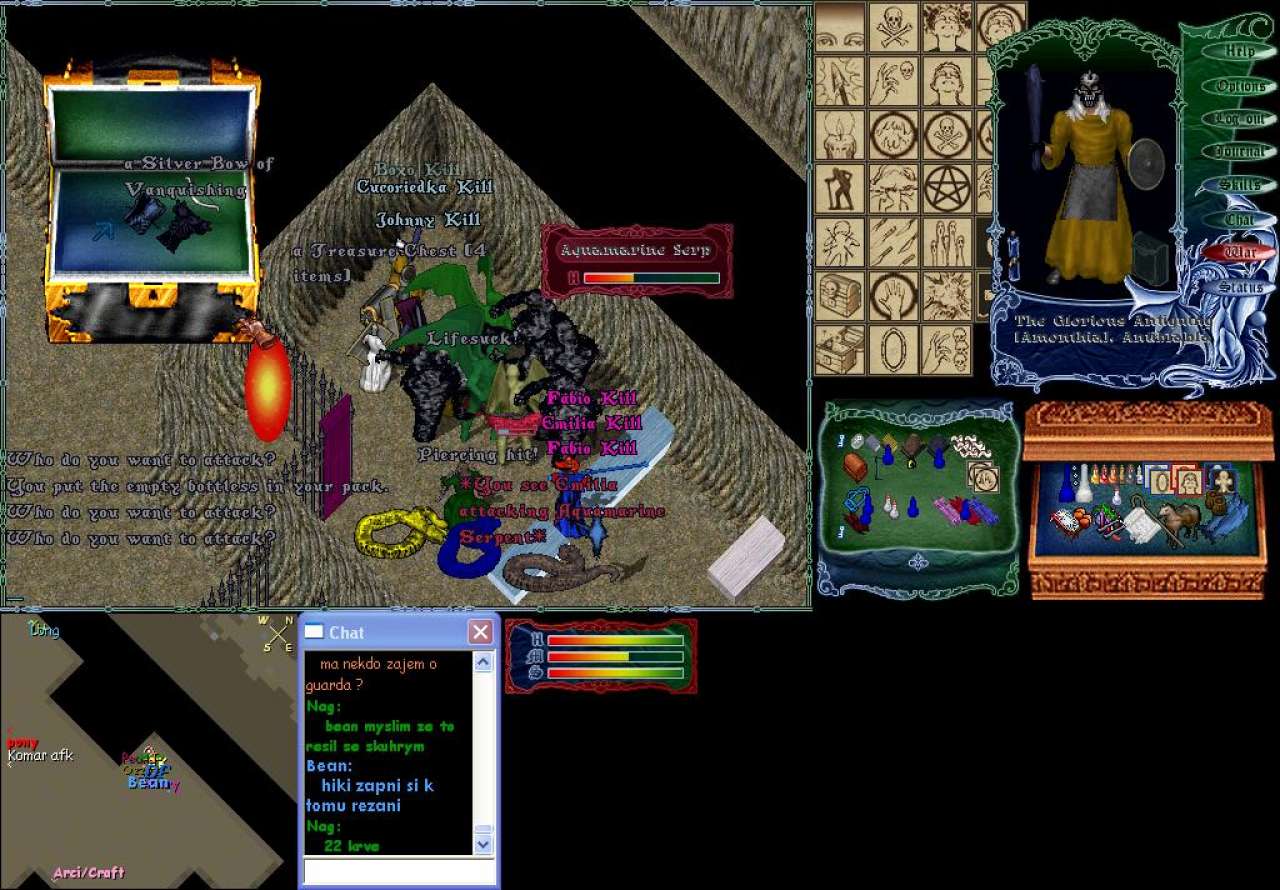The image size is (1280, 890).
Task: Click the Log out button
Action: coord(1240,119)
